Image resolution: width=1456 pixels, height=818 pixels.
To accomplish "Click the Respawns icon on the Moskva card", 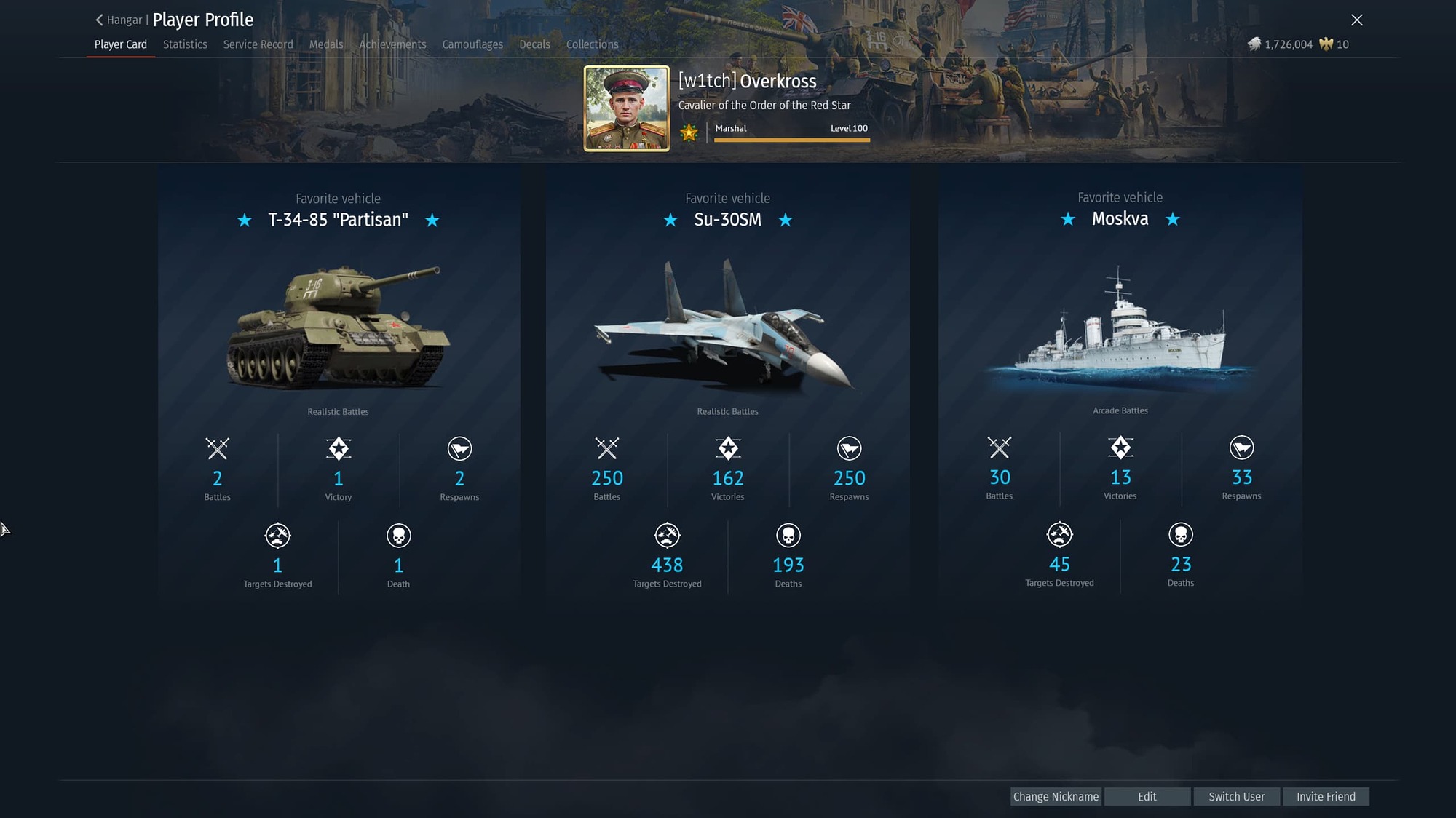I will [1241, 448].
